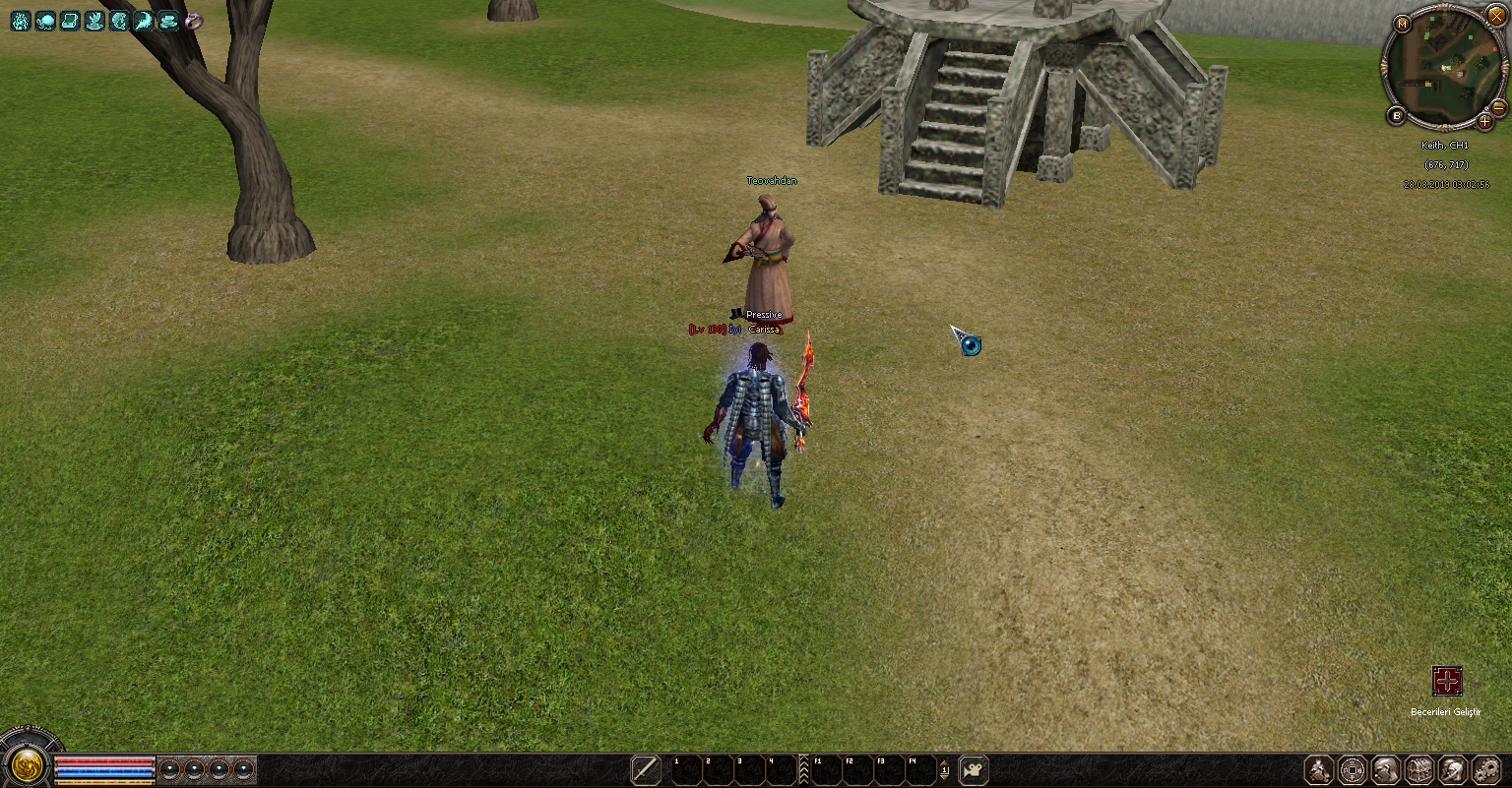
Task: Open the large map with the M button
Action: (x=1402, y=24)
